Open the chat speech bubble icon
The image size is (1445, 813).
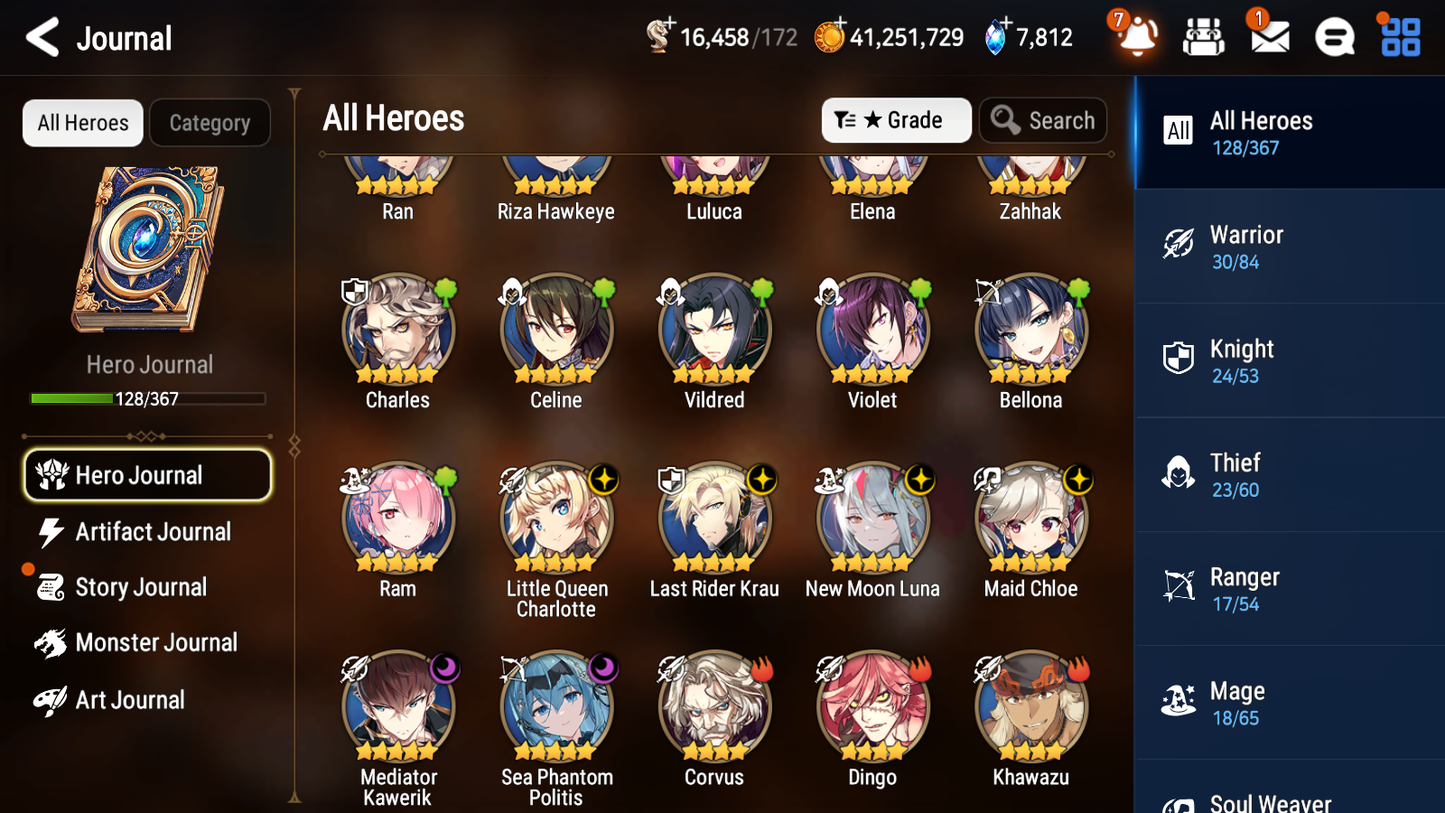click(1334, 37)
